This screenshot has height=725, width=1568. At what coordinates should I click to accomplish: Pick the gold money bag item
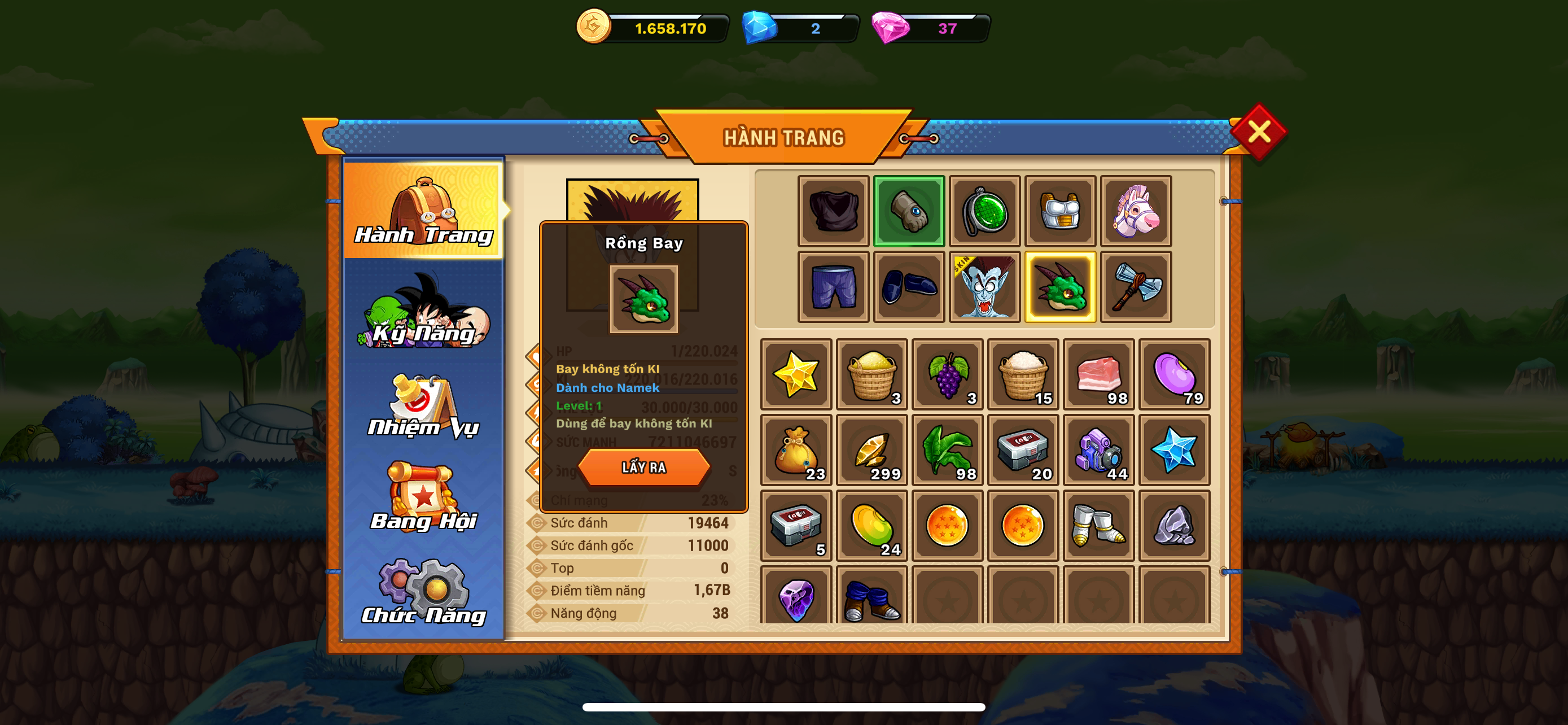point(795,450)
